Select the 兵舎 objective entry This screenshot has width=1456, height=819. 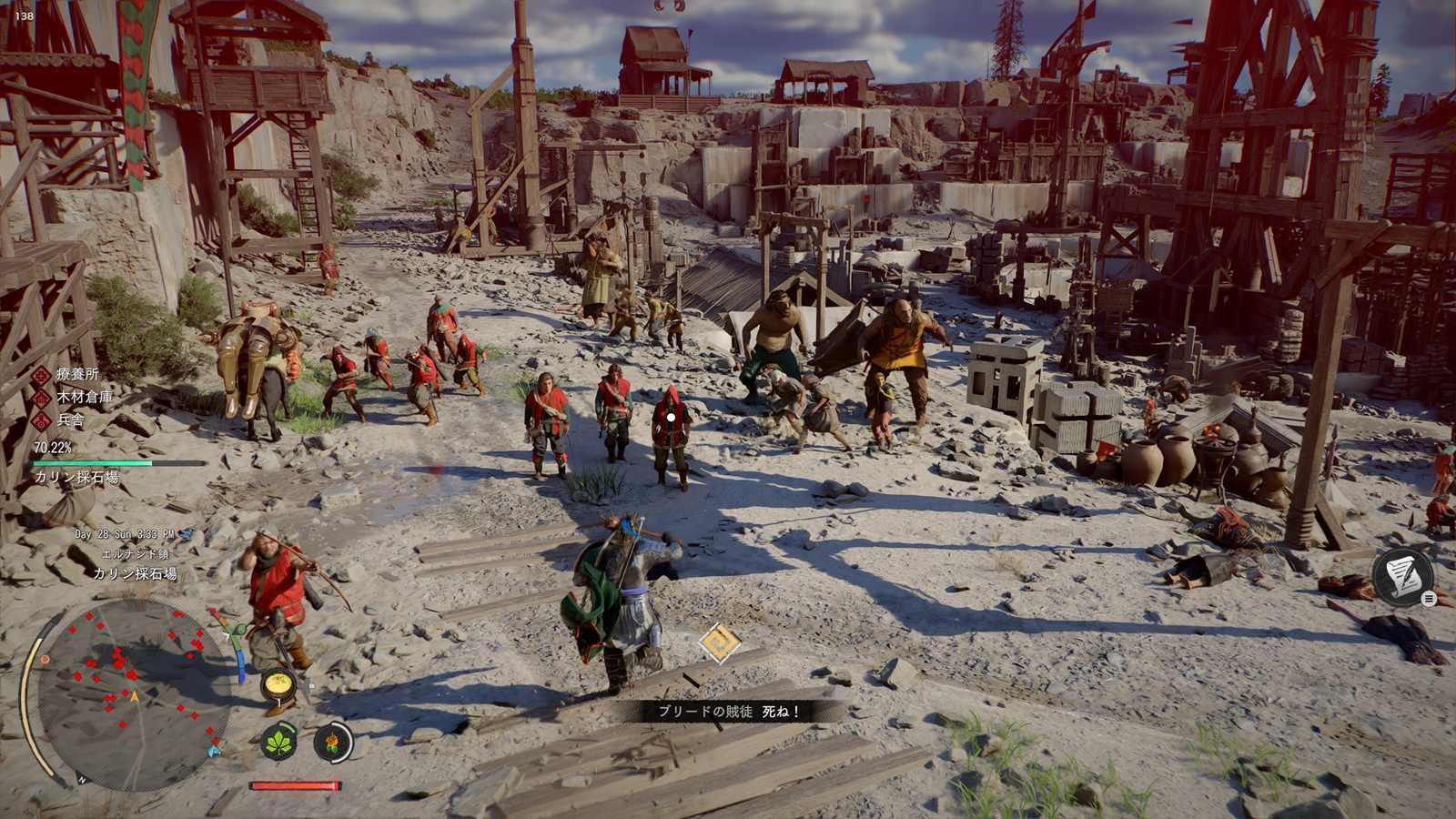pos(70,420)
